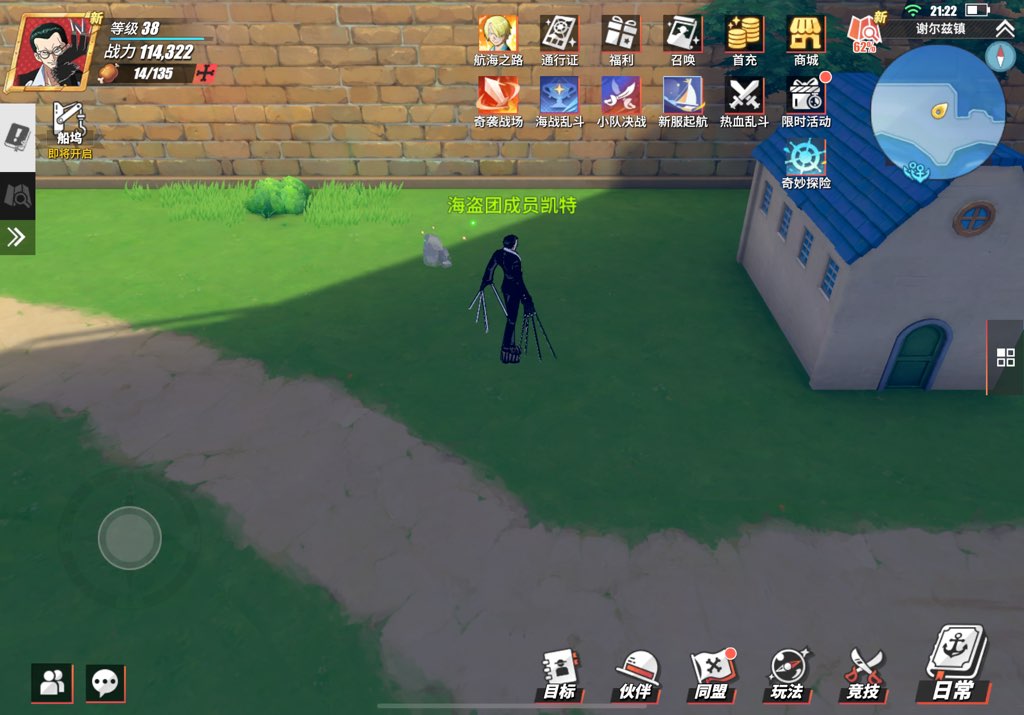Open the circular minimap of 谢尔兹镇
The height and width of the screenshot is (715, 1024).
937,112
